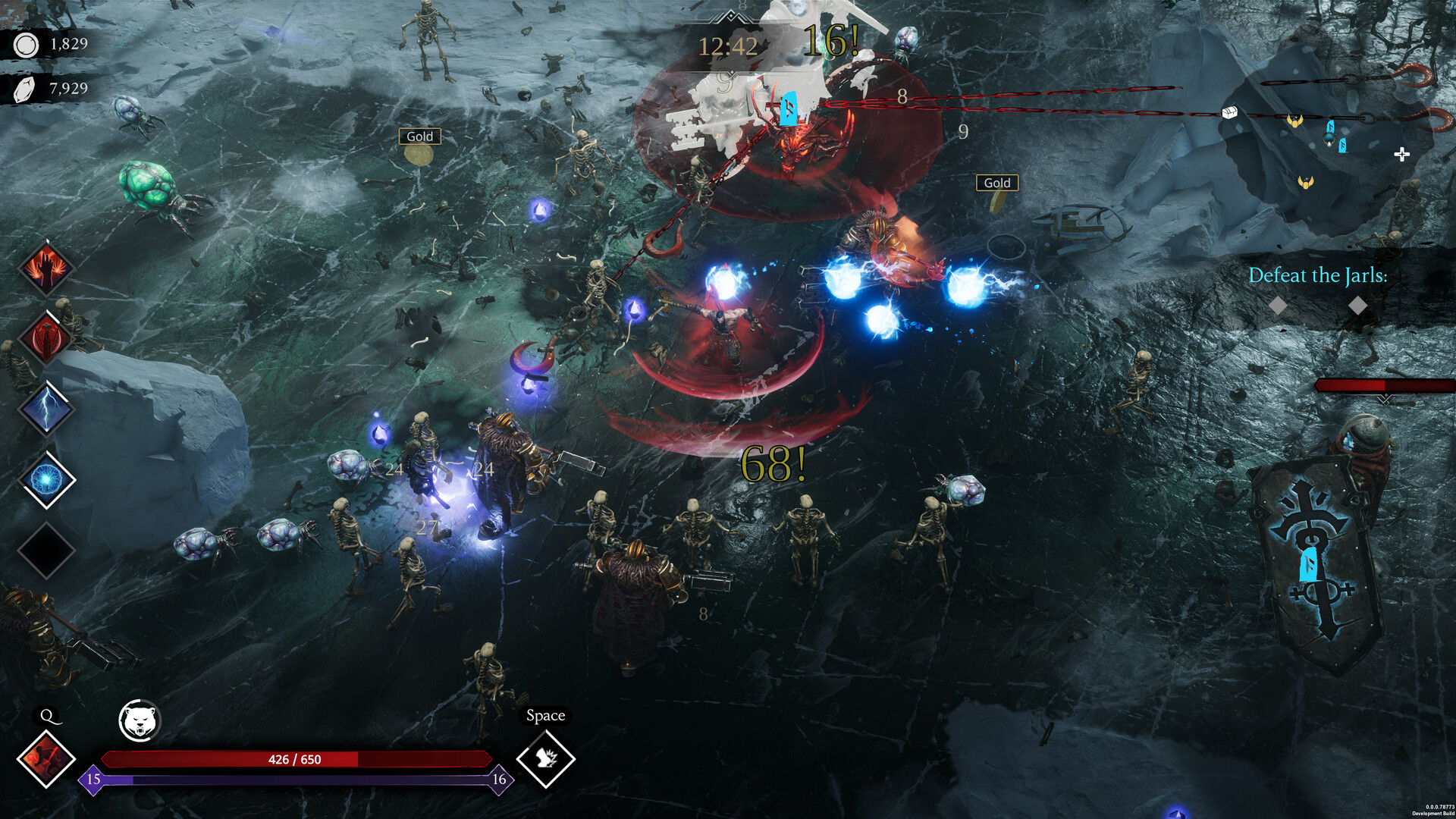
Task: Open the Defeat the Jarls objective tracker
Action: [x=1317, y=276]
